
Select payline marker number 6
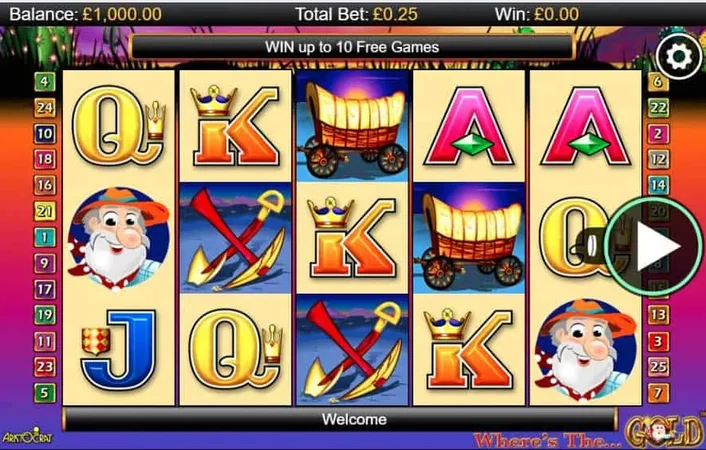(x=658, y=82)
